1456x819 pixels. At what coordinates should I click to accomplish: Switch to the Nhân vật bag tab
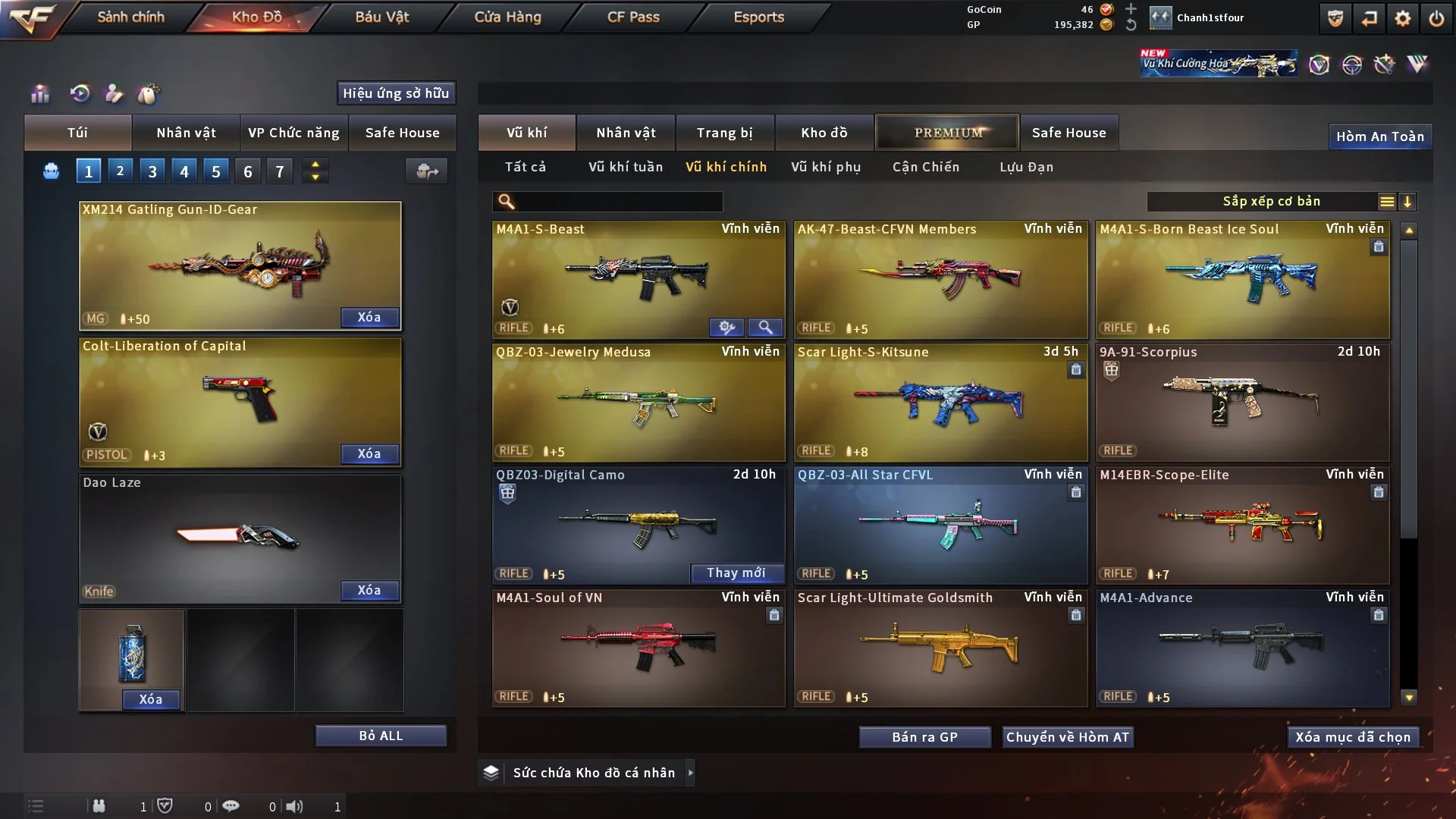point(186,133)
